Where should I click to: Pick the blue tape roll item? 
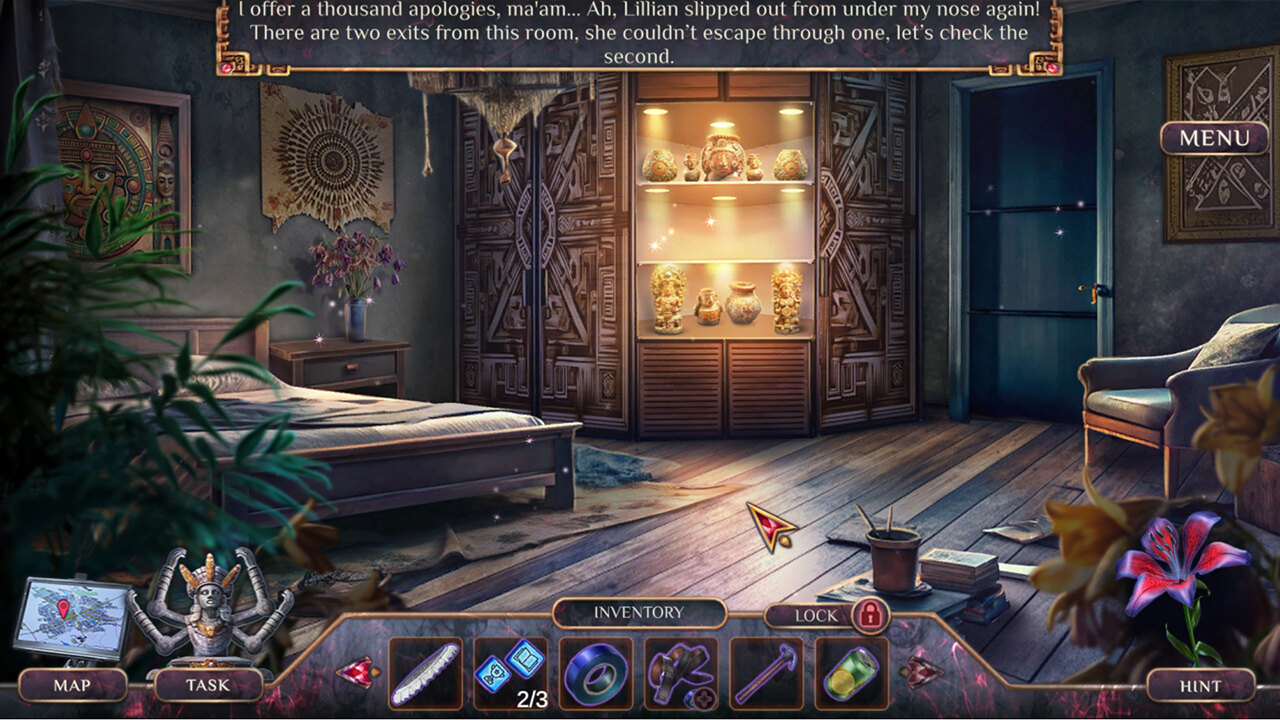coord(596,673)
